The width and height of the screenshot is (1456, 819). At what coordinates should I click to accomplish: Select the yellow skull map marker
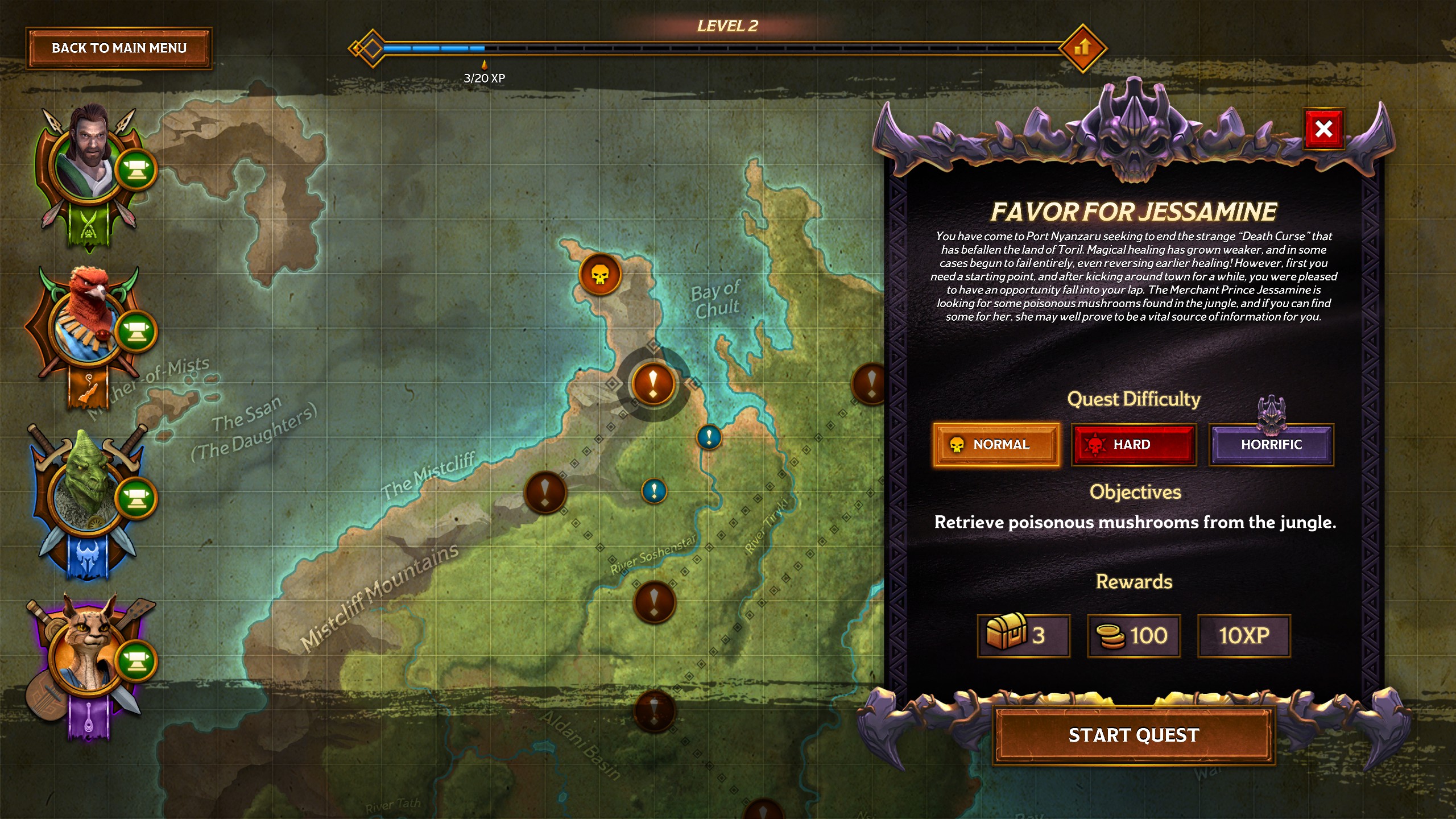pyautogui.click(x=599, y=275)
